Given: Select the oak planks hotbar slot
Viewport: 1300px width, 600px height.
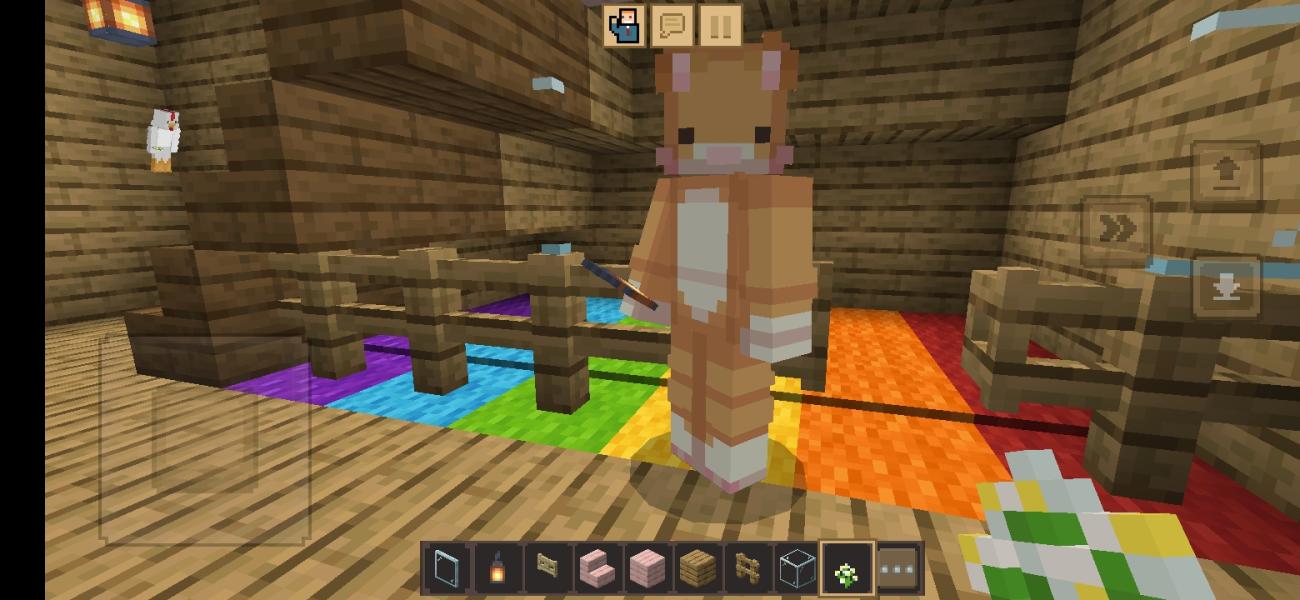Looking at the screenshot, I should coord(697,569).
